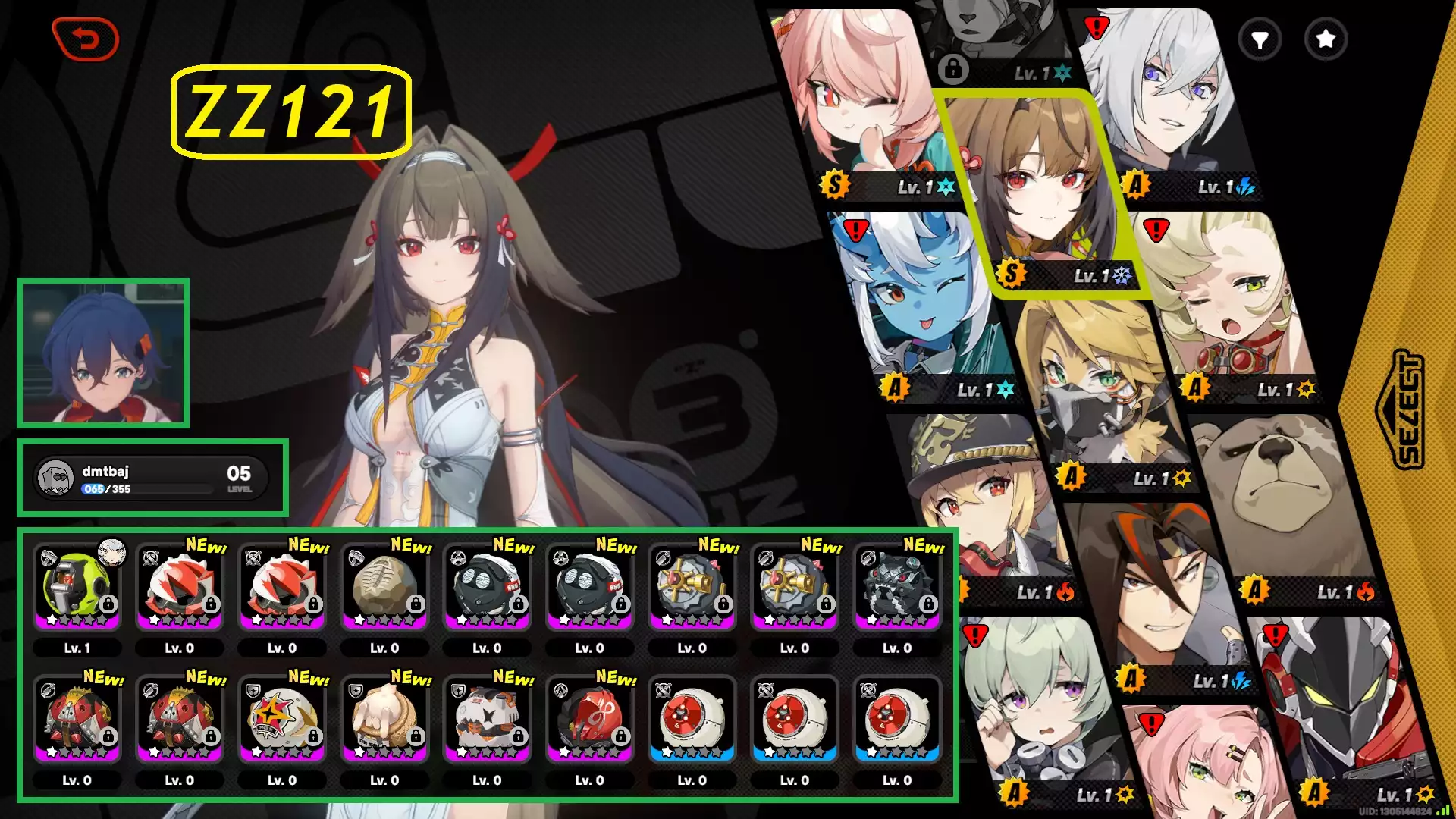Pick the blue-skinned oni girl agent
1456x819 pixels.
coord(921,303)
